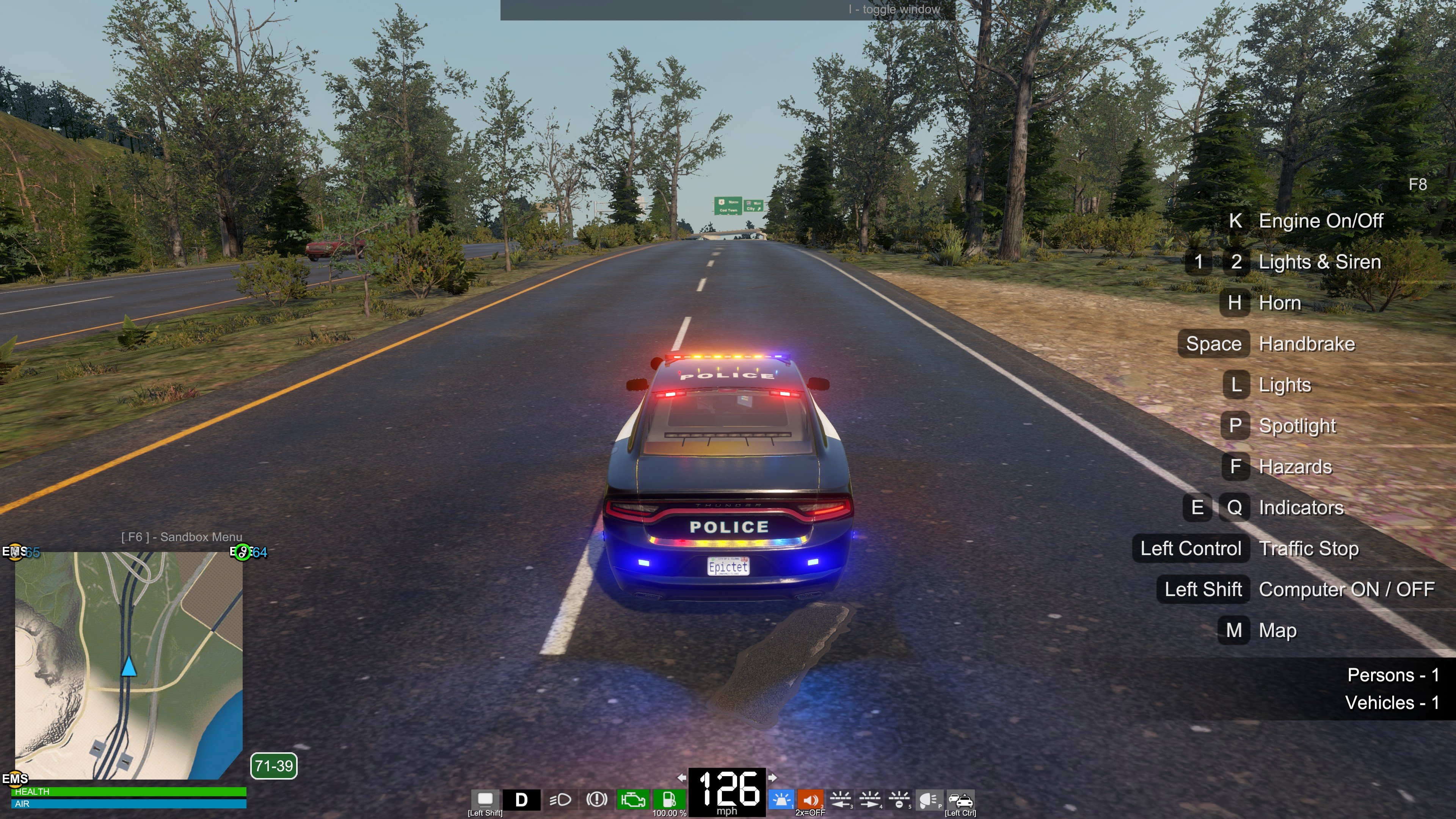
Task: Open the computer monitor icon
Action: click(x=485, y=799)
